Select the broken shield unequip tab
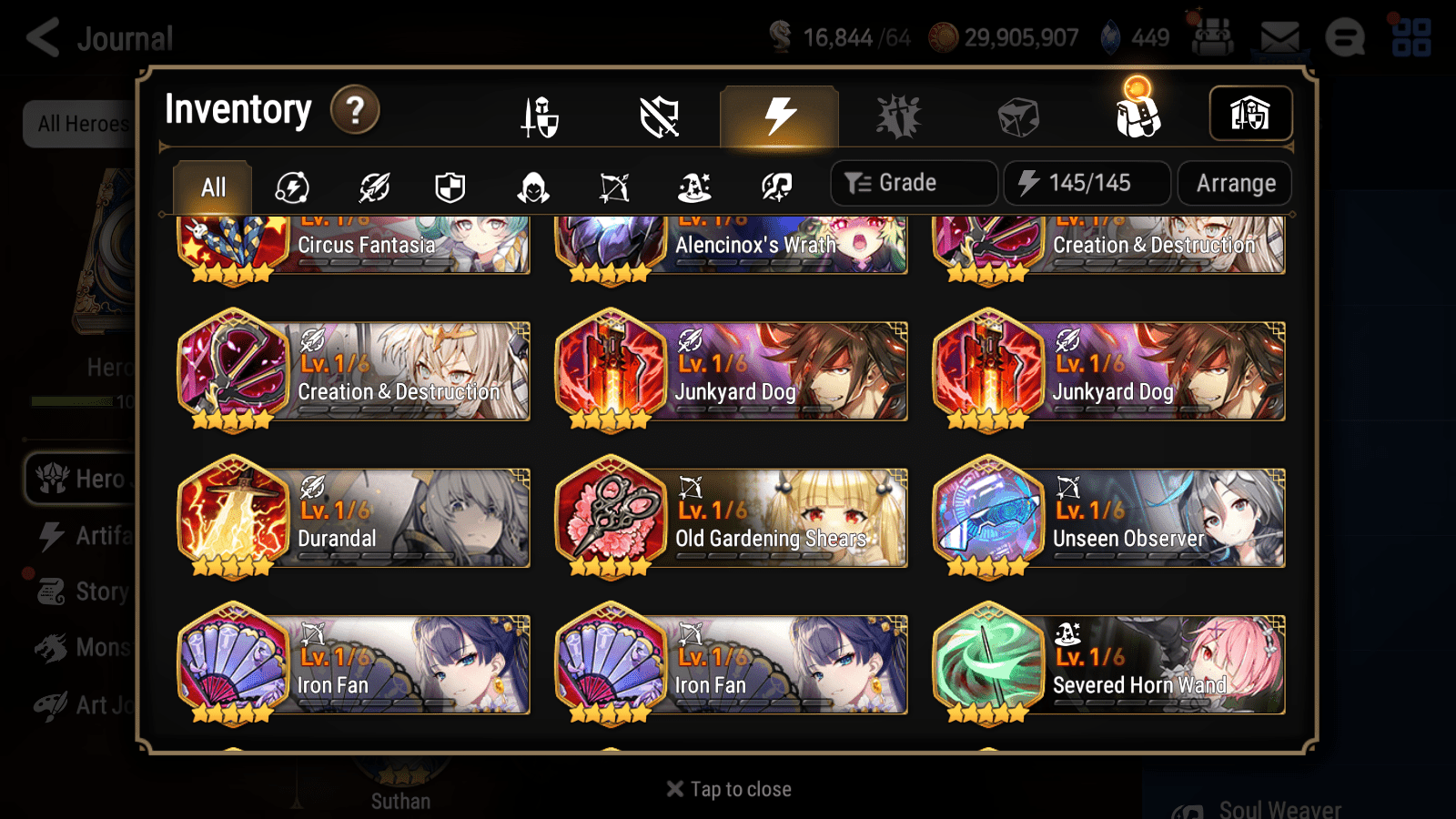Screen dimensions: 1456x819 pyautogui.click(x=660, y=116)
